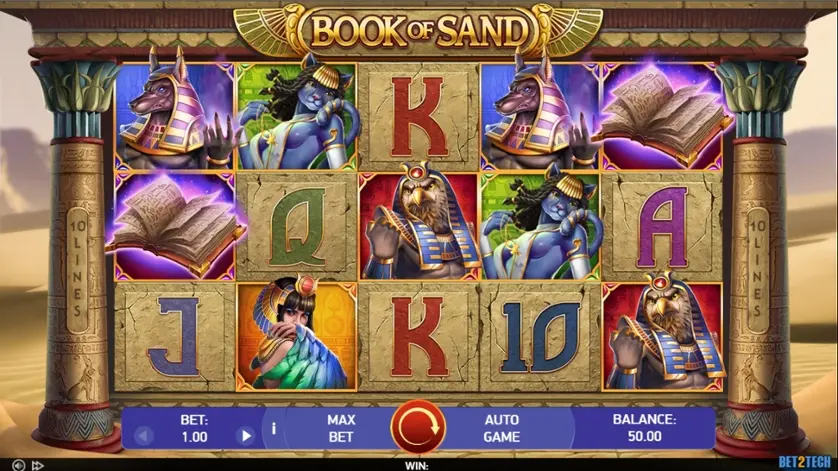838x471 pixels.
Task: Click the fast-forward turbo icon
Action: pyautogui.click(x=38, y=465)
